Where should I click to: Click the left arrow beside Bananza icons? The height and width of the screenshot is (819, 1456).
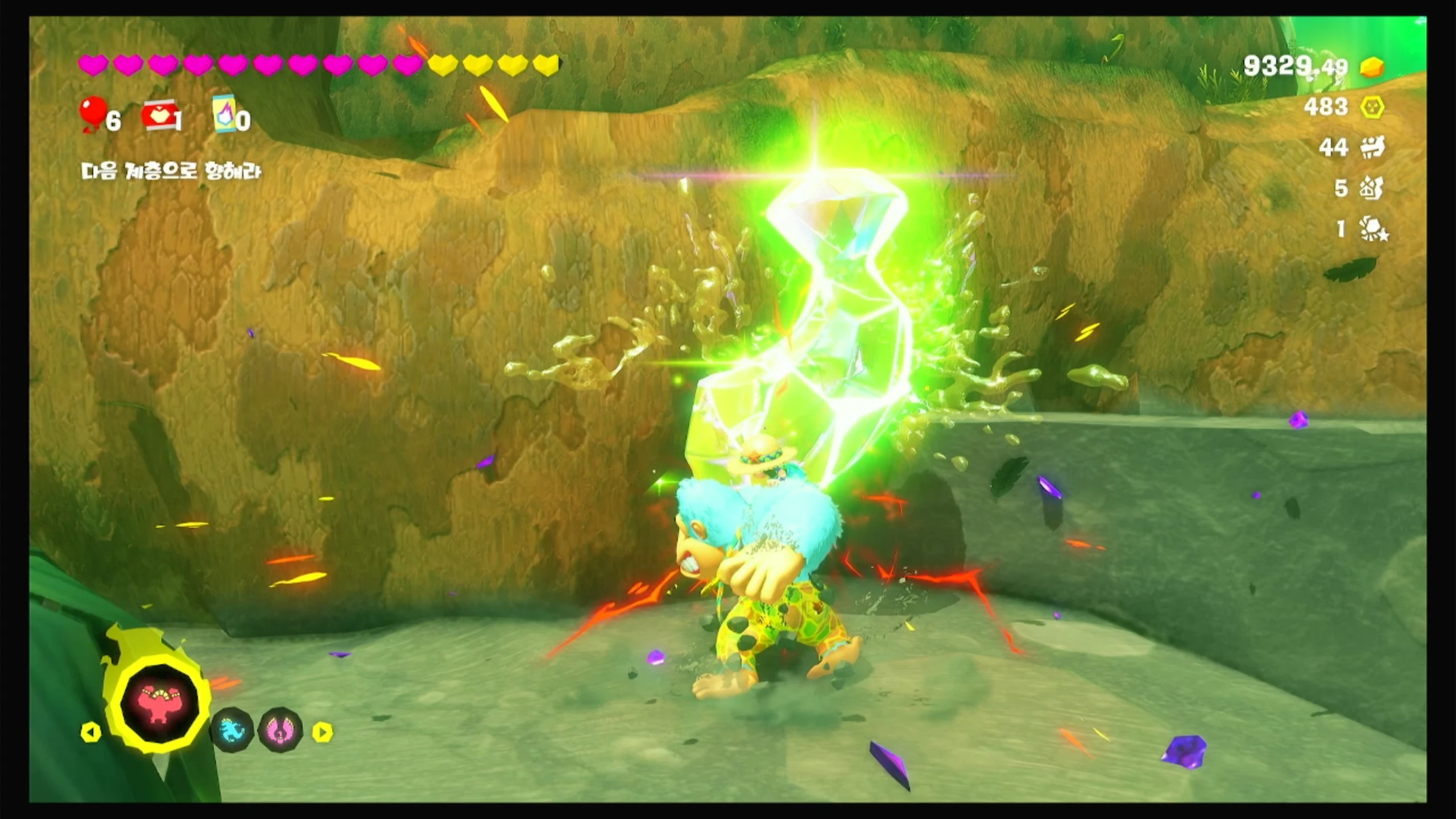[x=91, y=732]
